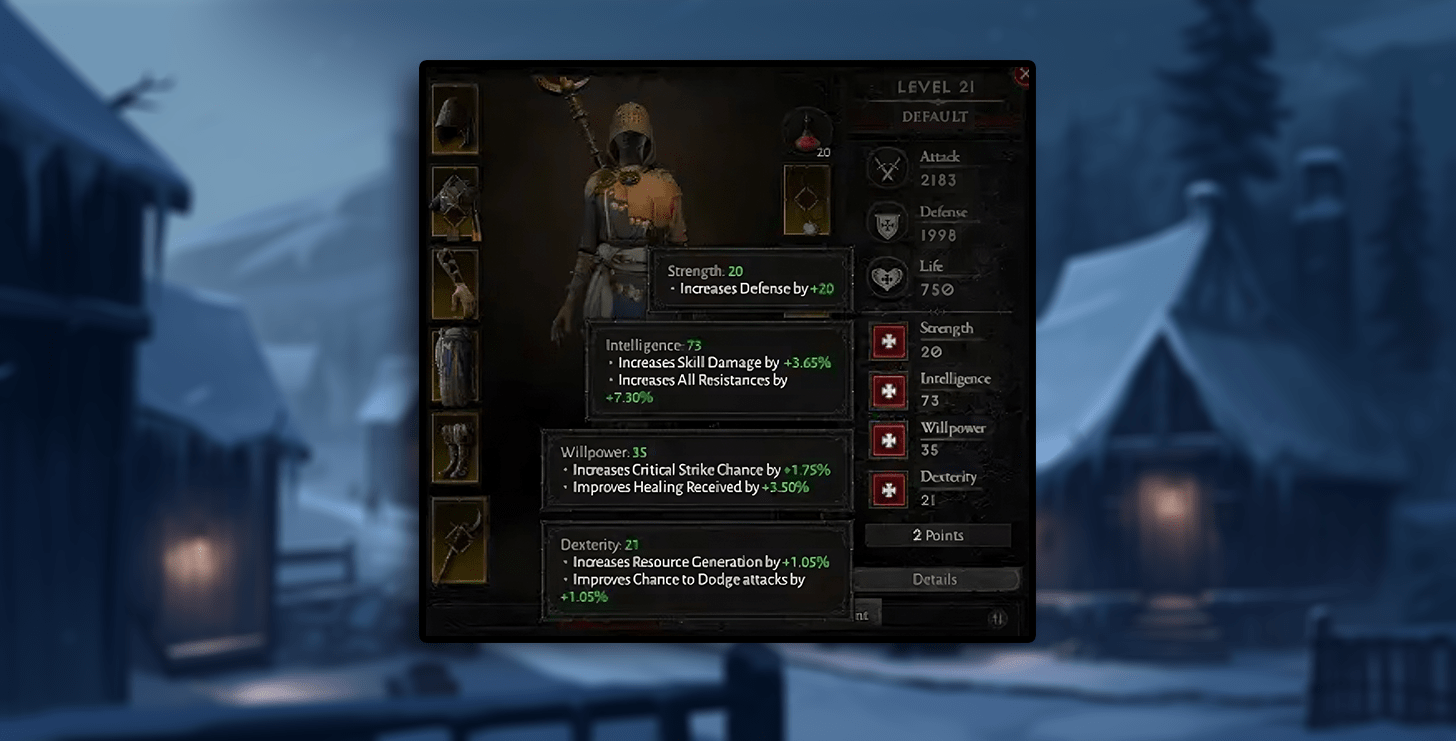This screenshot has height=741, width=1456.
Task: Open the Details panel
Action: pos(935,579)
